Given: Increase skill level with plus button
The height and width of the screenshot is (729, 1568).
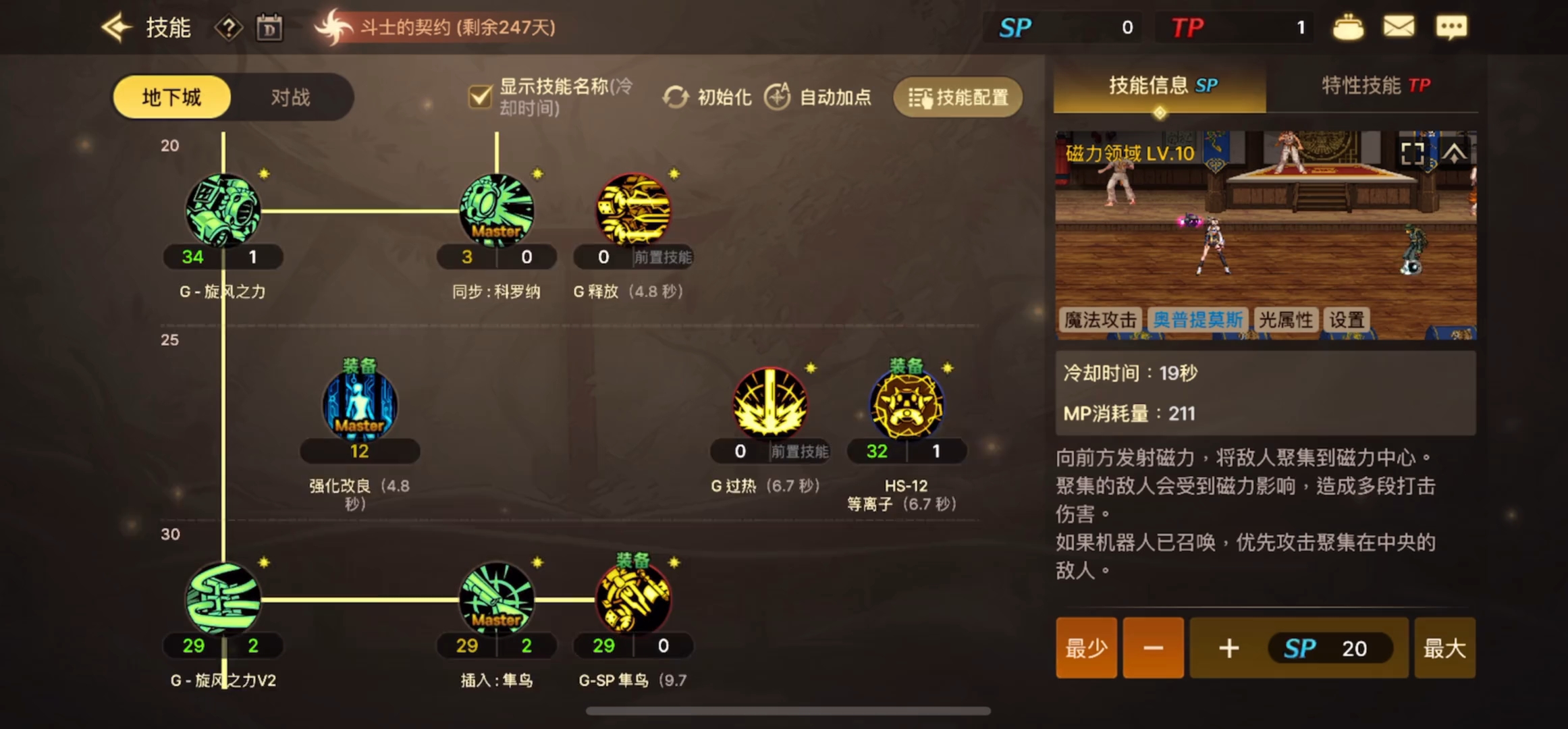Looking at the screenshot, I should tap(1228, 648).
